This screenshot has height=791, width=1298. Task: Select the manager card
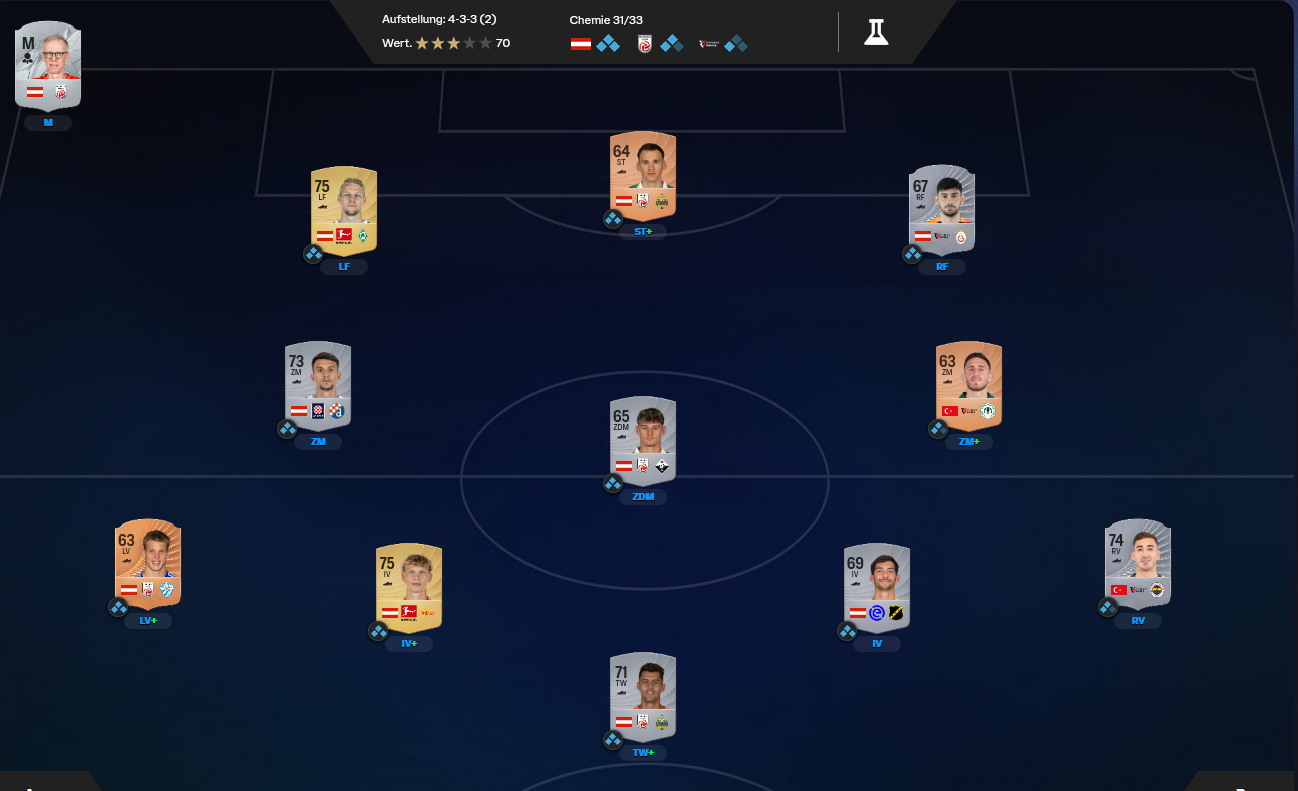tap(48, 65)
